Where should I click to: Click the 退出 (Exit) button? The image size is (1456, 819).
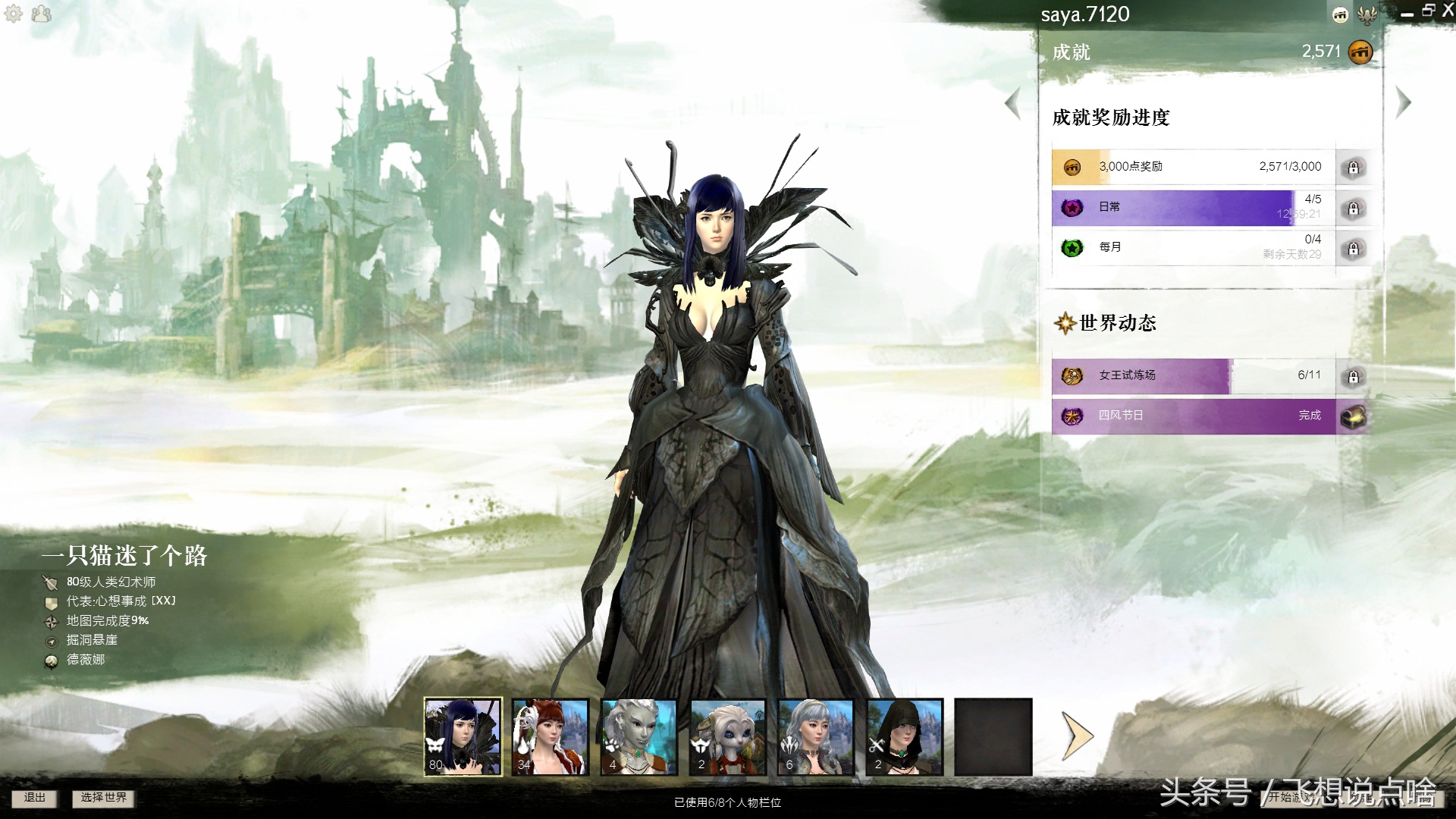[x=34, y=798]
